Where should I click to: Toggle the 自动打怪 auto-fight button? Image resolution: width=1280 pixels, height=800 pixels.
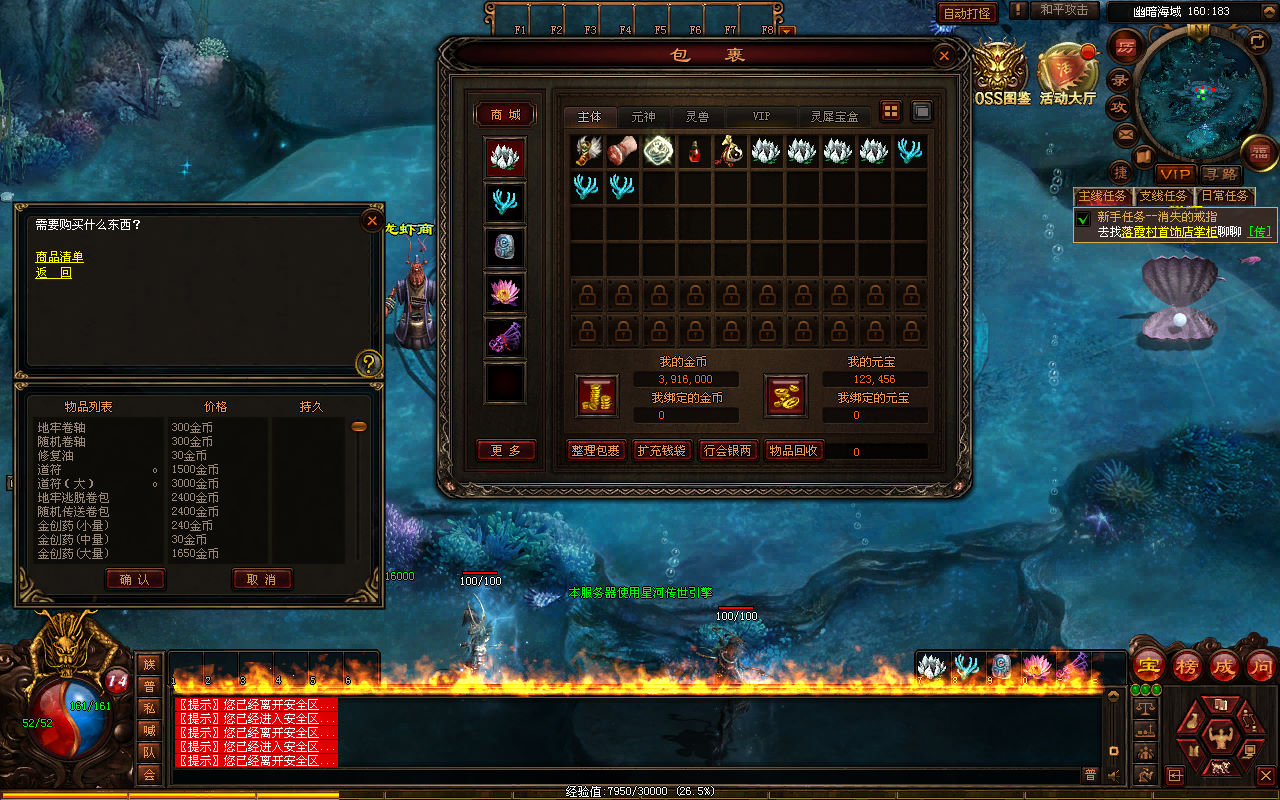(967, 13)
